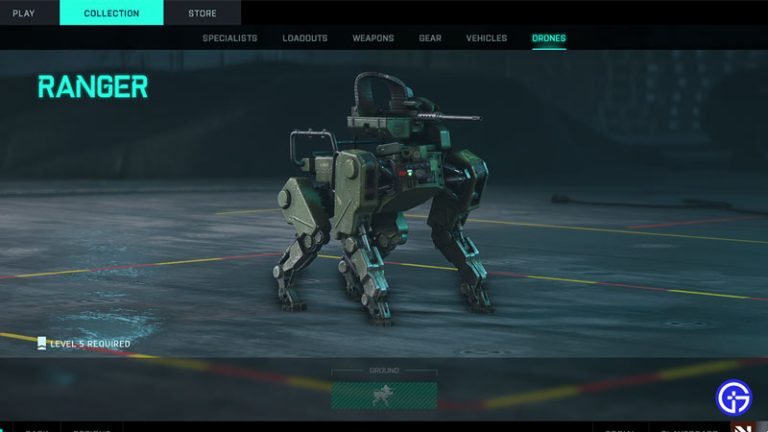
Task: Switch to the Play tab
Action: [x=23, y=13]
